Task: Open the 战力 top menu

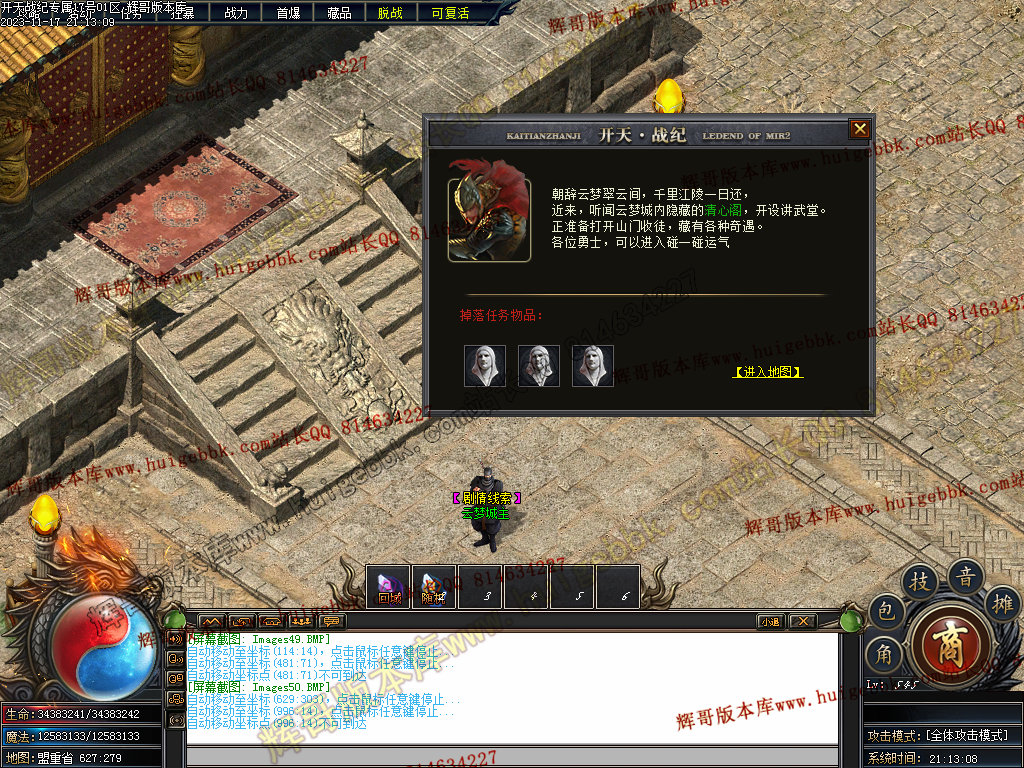Action: (x=236, y=13)
